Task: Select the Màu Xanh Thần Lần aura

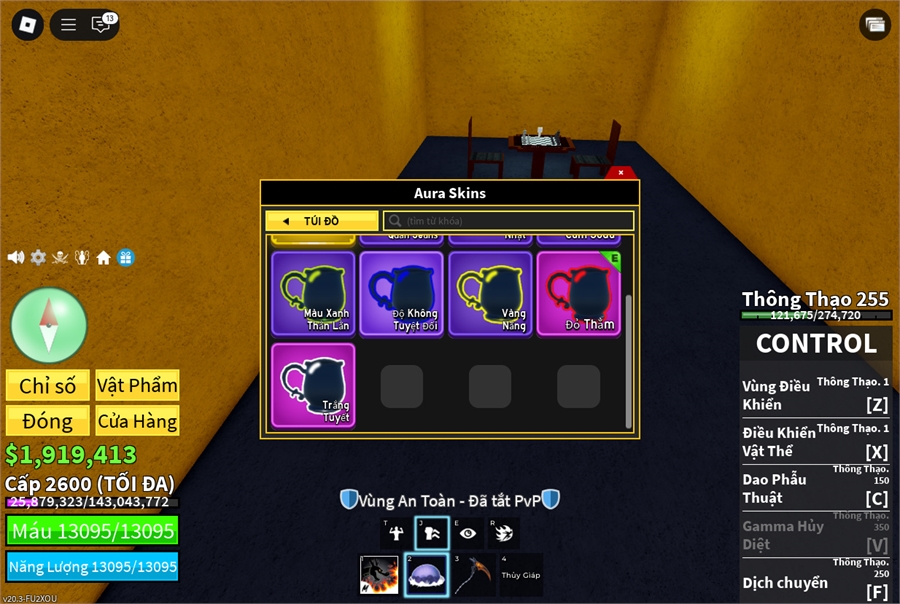Action: 313,293
